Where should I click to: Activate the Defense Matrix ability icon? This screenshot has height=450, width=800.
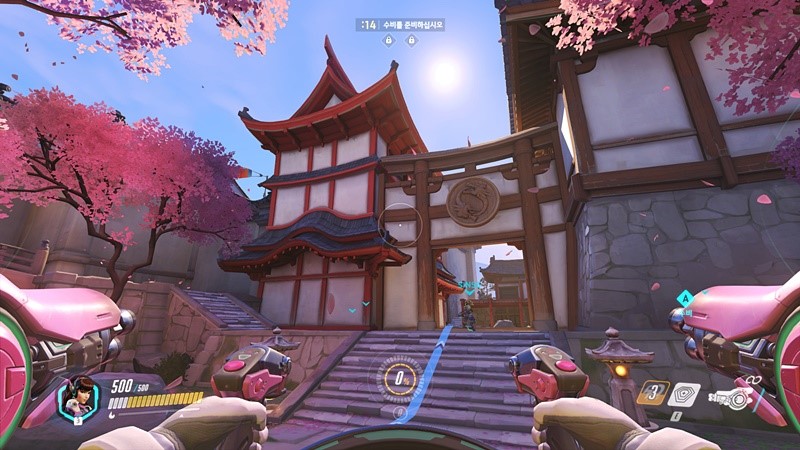[x=684, y=394]
